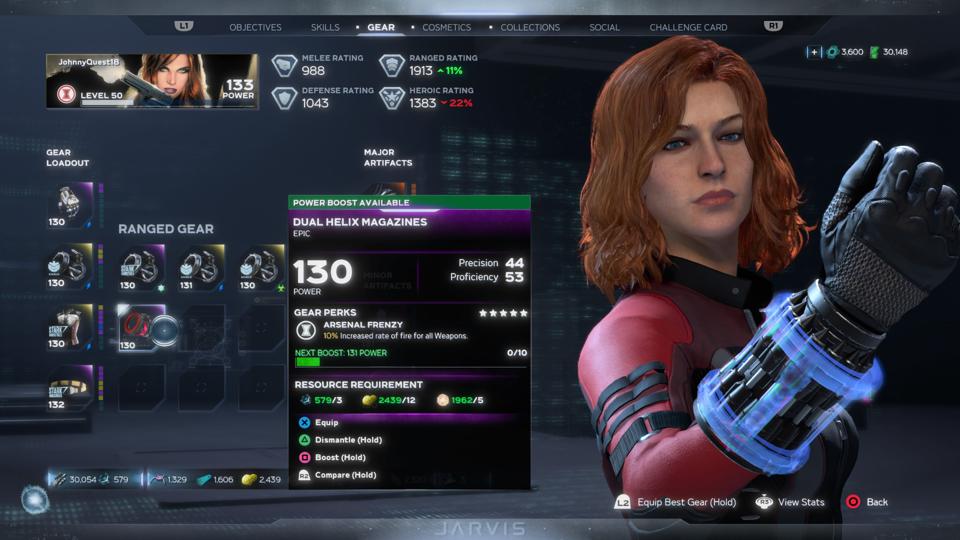
Task: Click the plus button beside the credits
Action: (x=815, y=52)
